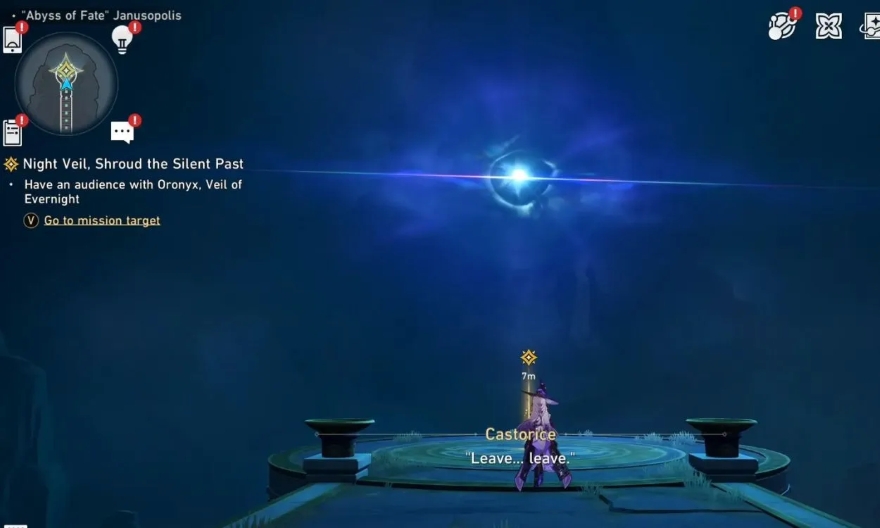Image resolution: width=880 pixels, height=528 pixels.
Task: Open the circular minimap
Action: click(66, 84)
